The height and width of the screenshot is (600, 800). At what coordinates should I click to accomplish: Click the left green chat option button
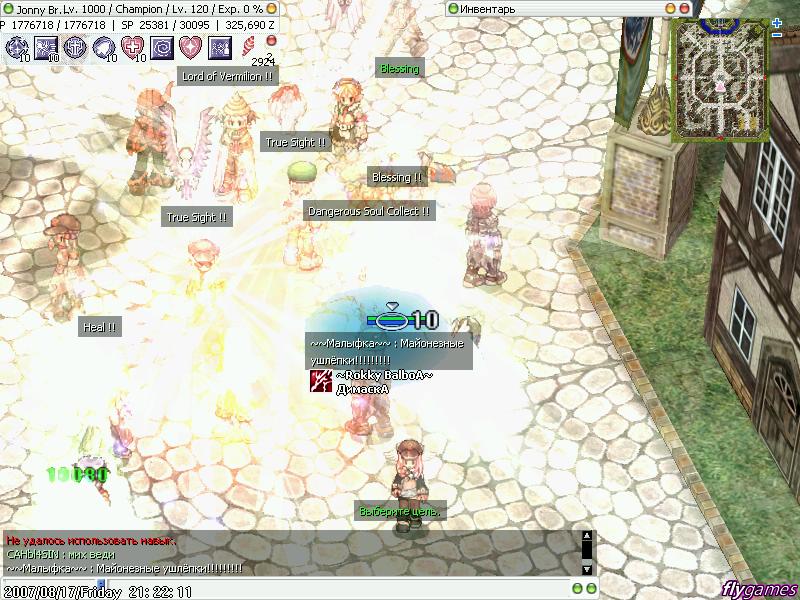[577, 587]
